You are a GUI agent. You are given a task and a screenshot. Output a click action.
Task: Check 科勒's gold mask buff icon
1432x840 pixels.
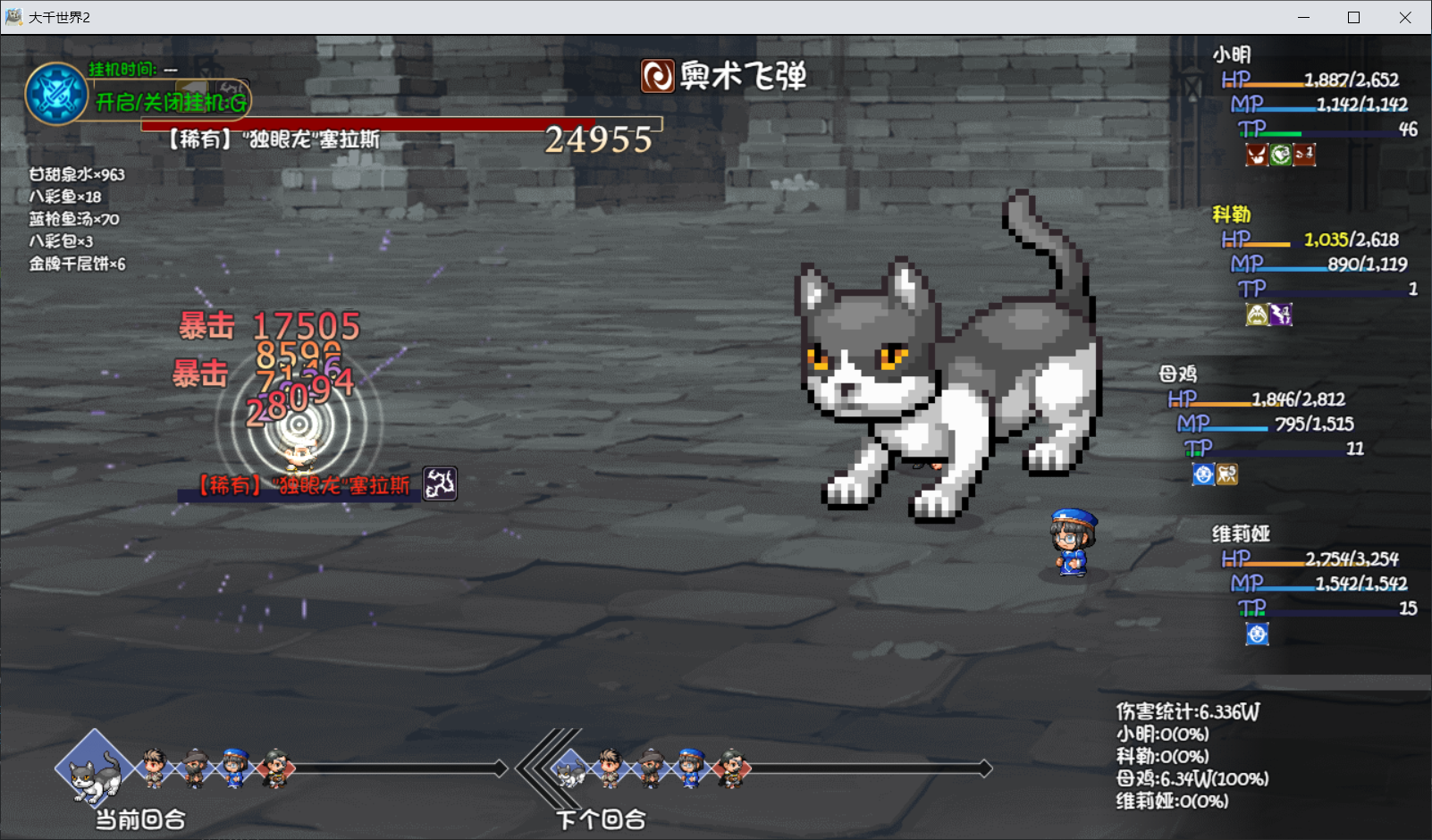pyautogui.click(x=1257, y=315)
